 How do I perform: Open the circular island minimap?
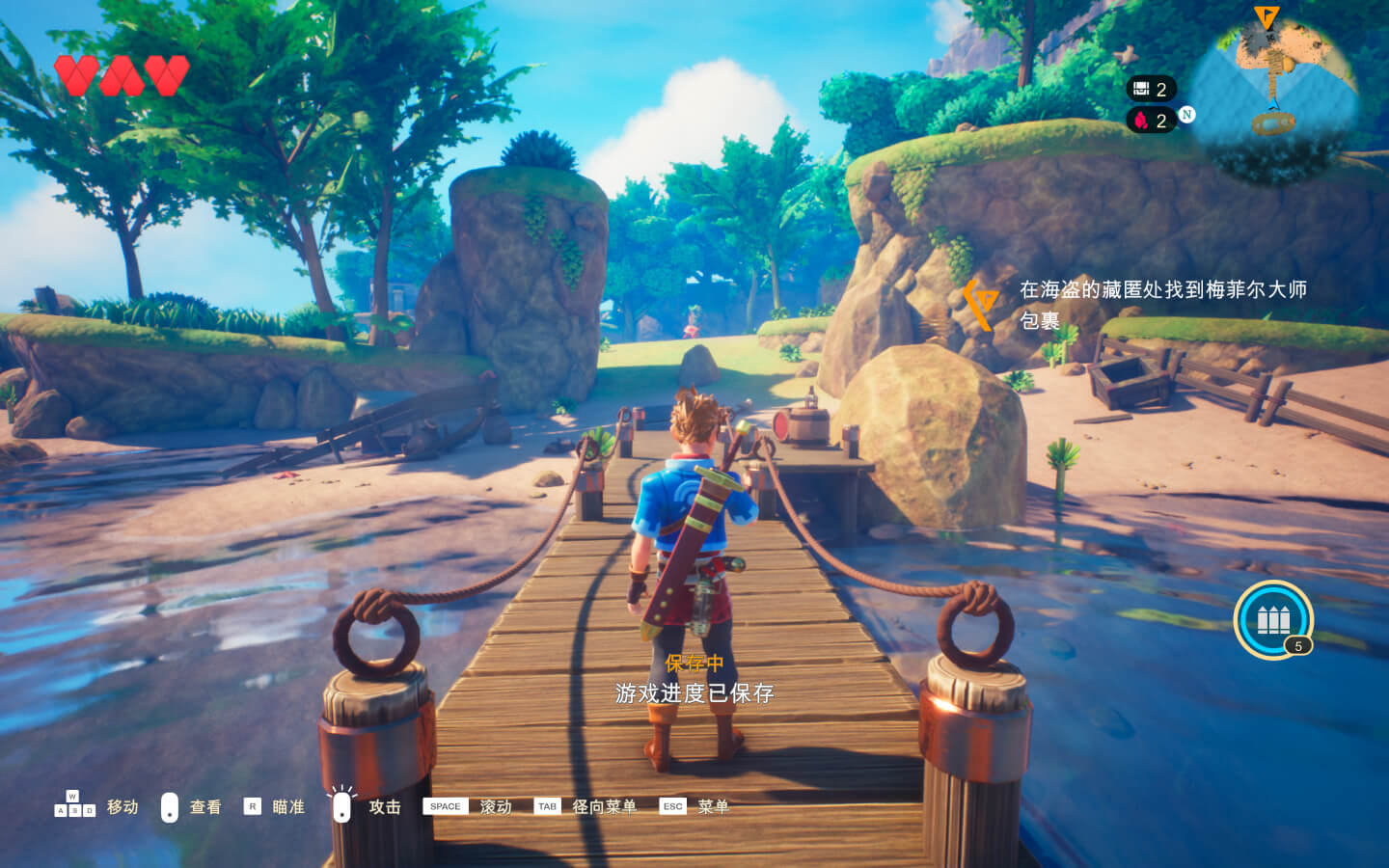point(1273,89)
